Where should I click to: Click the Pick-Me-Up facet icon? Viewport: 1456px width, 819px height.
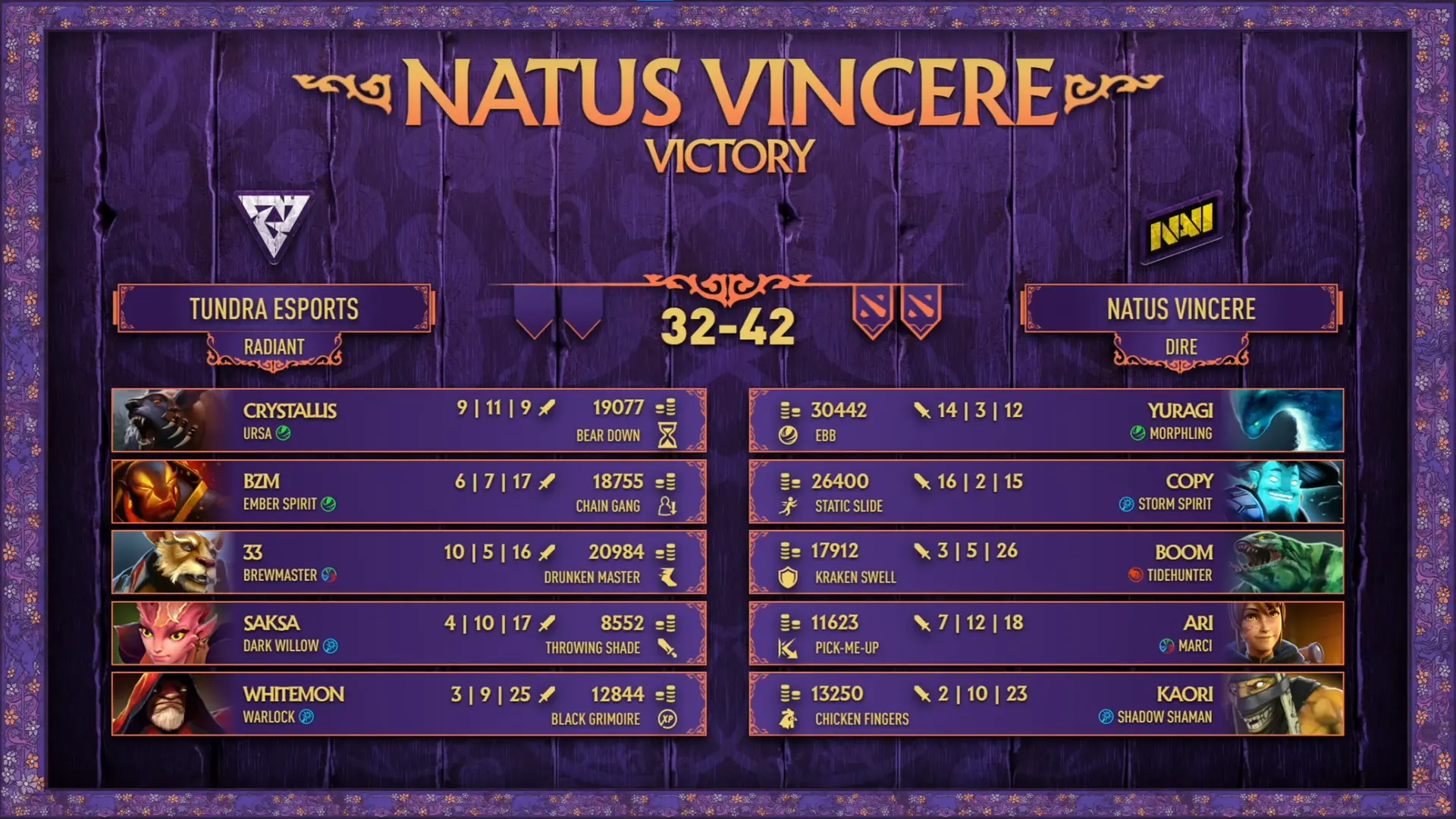pos(789,648)
